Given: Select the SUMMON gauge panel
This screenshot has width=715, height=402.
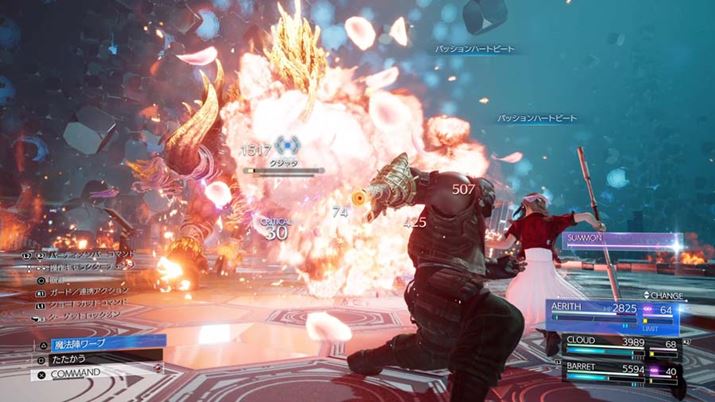Looking at the screenshot, I should (x=620, y=241).
